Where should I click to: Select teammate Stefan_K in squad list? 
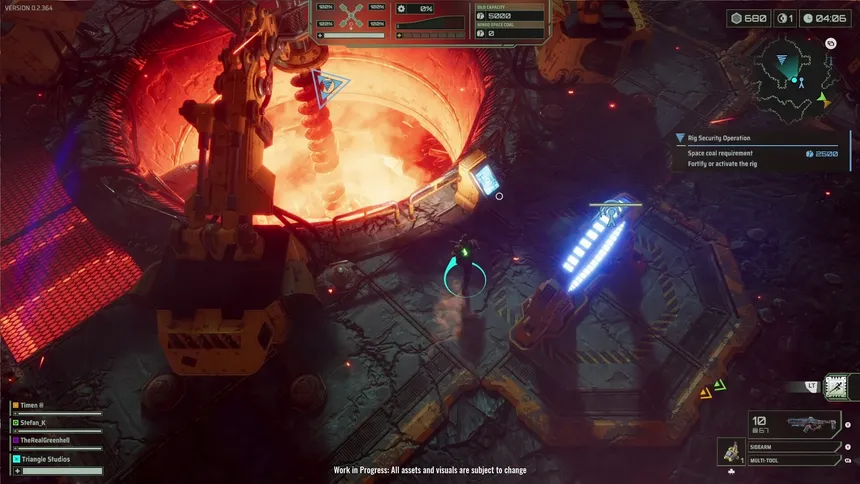(57, 422)
